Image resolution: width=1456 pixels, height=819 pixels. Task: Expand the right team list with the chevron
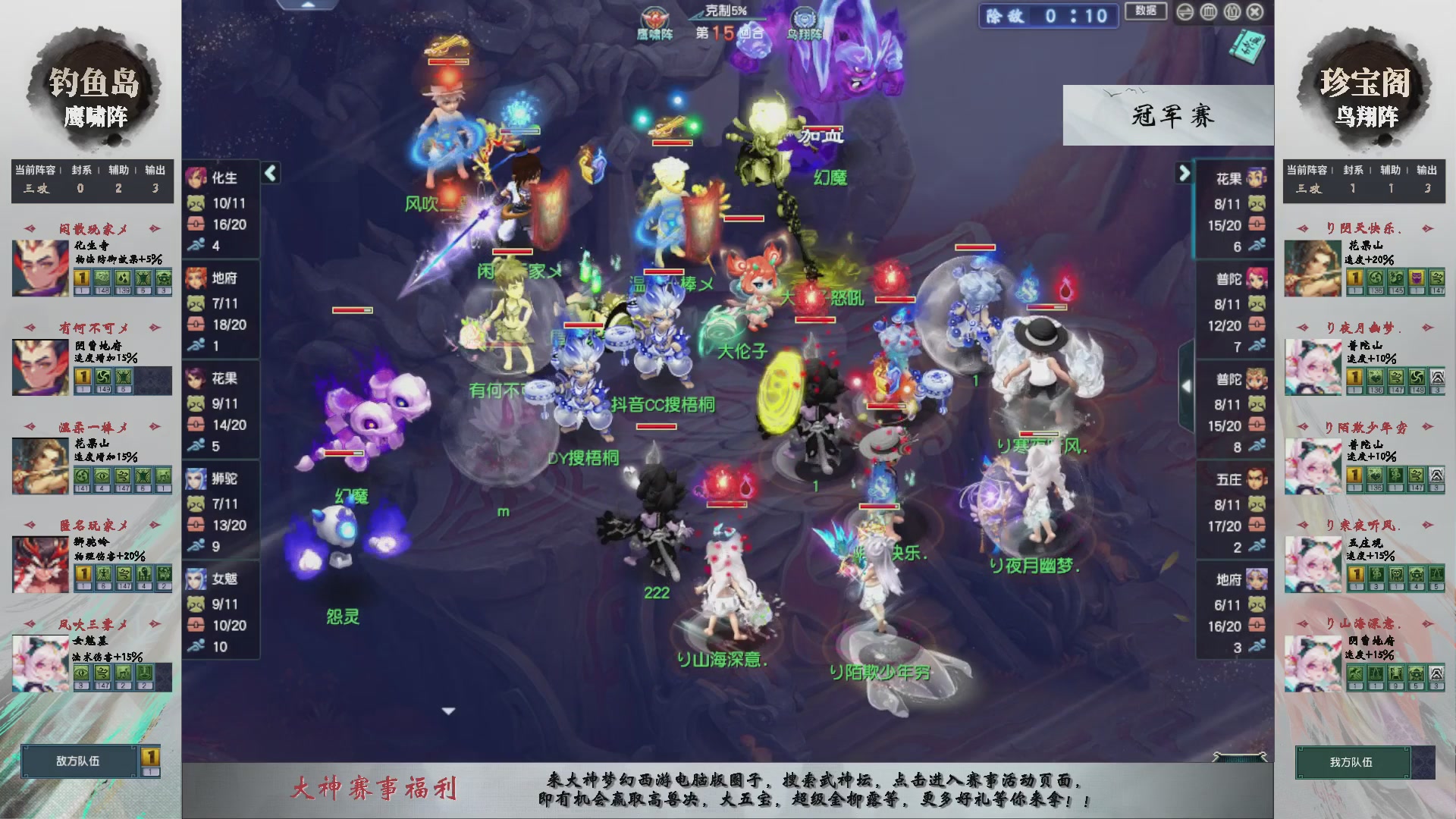click(1185, 173)
